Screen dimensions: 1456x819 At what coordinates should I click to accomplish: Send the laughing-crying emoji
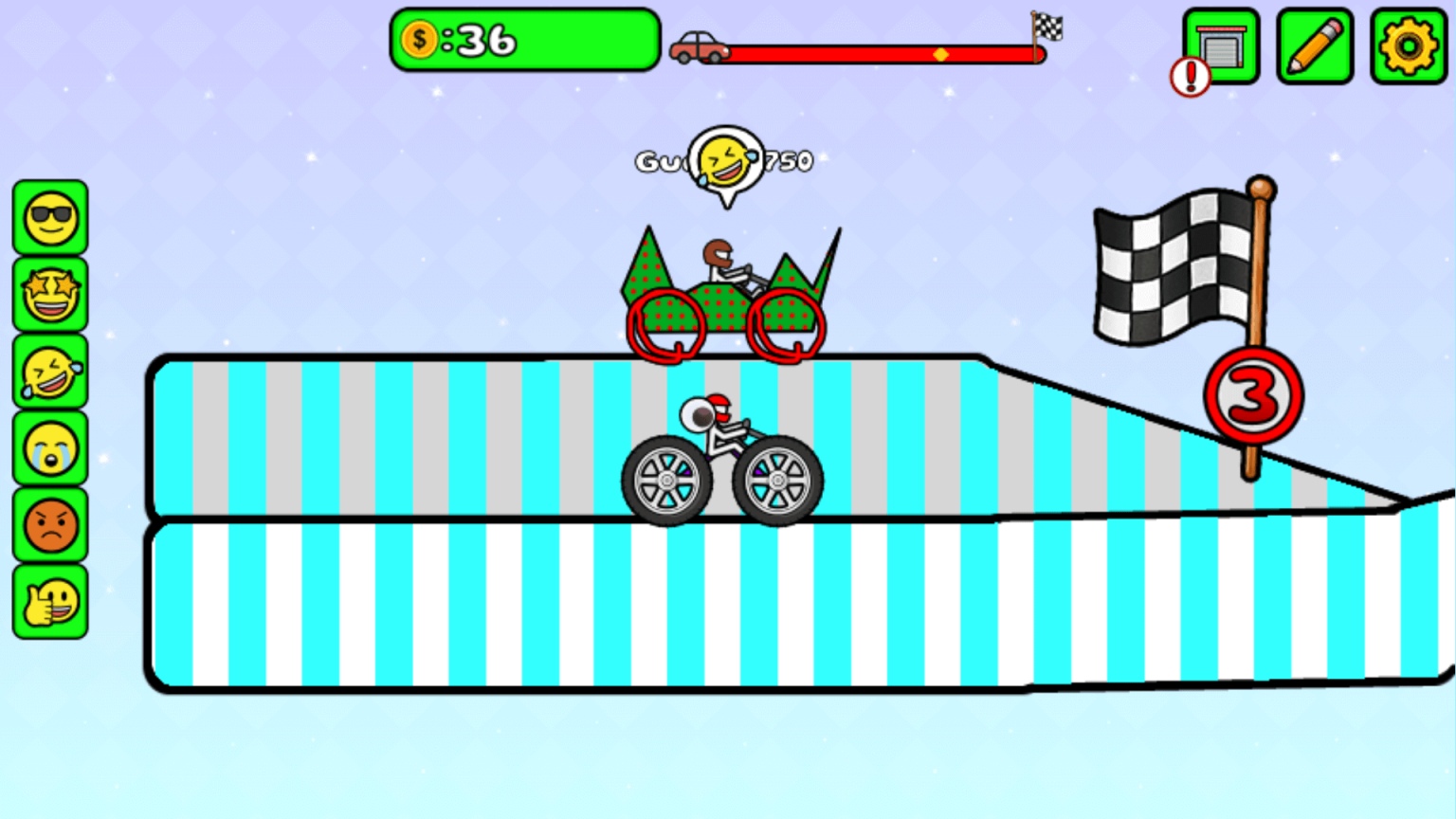point(50,373)
